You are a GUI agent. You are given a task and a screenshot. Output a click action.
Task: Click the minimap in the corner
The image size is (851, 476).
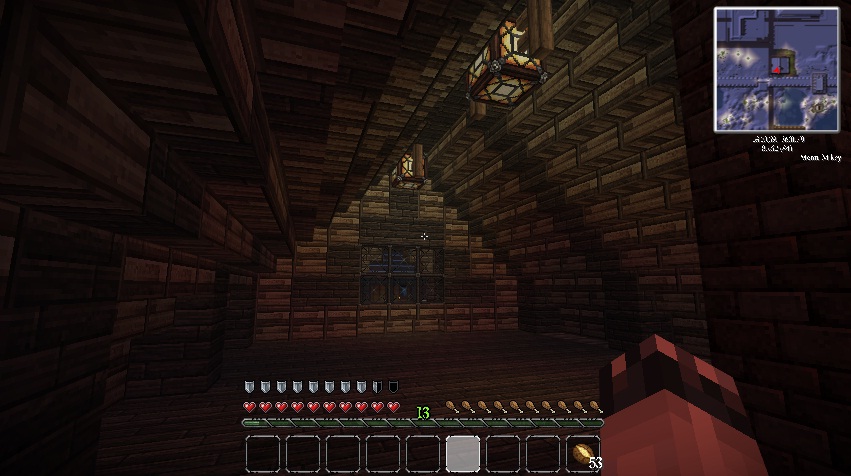(x=777, y=69)
